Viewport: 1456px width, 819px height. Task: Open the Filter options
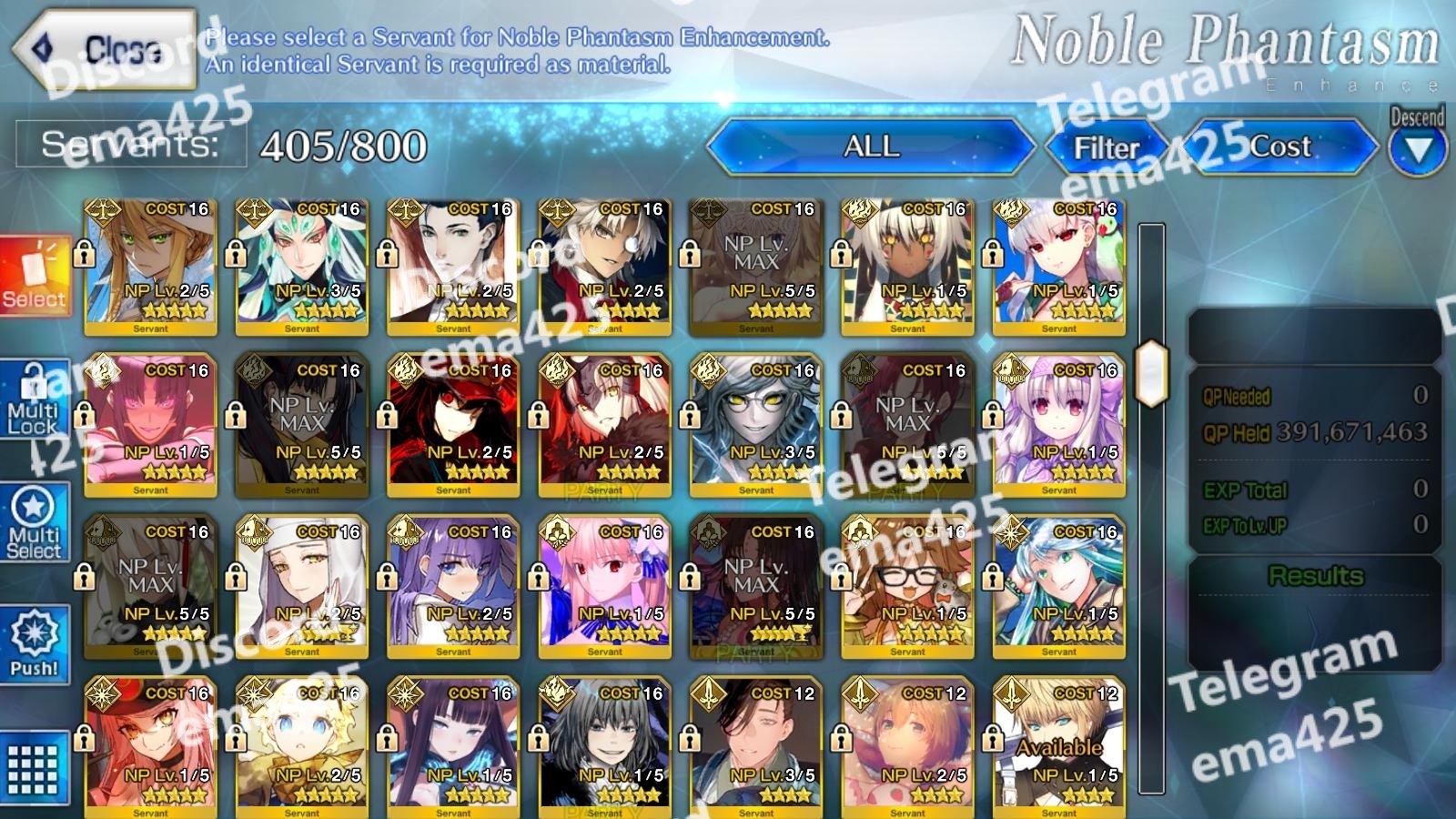click(1106, 147)
